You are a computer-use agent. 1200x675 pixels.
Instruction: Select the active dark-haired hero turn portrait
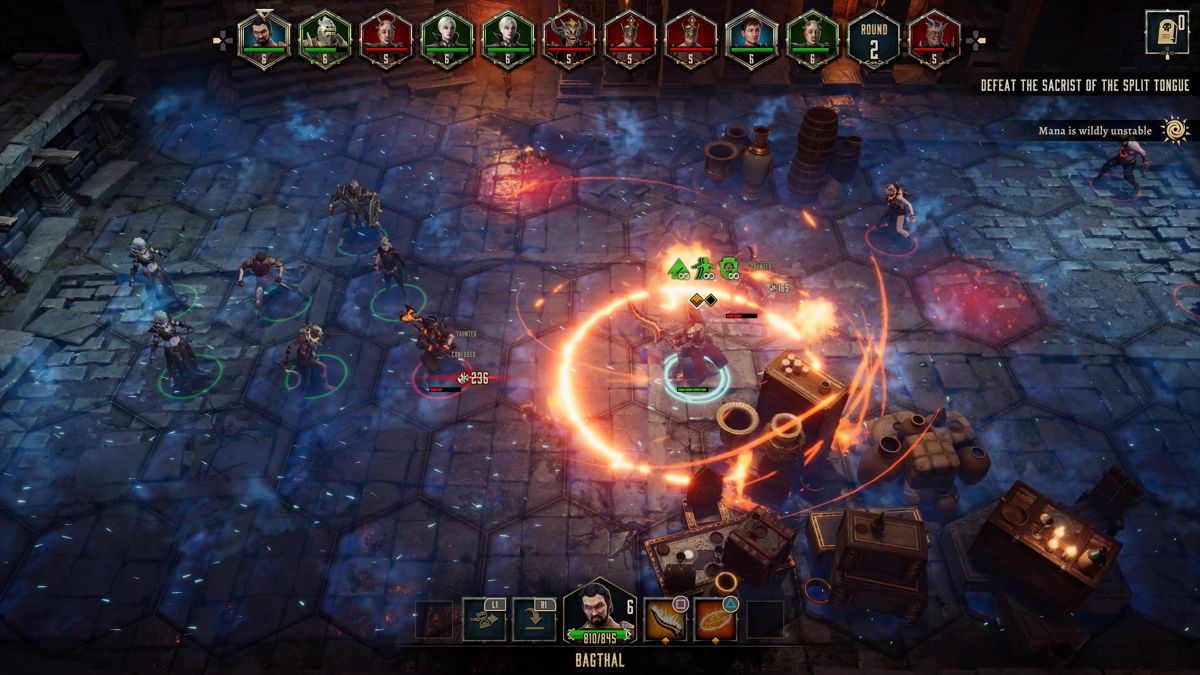point(264,39)
